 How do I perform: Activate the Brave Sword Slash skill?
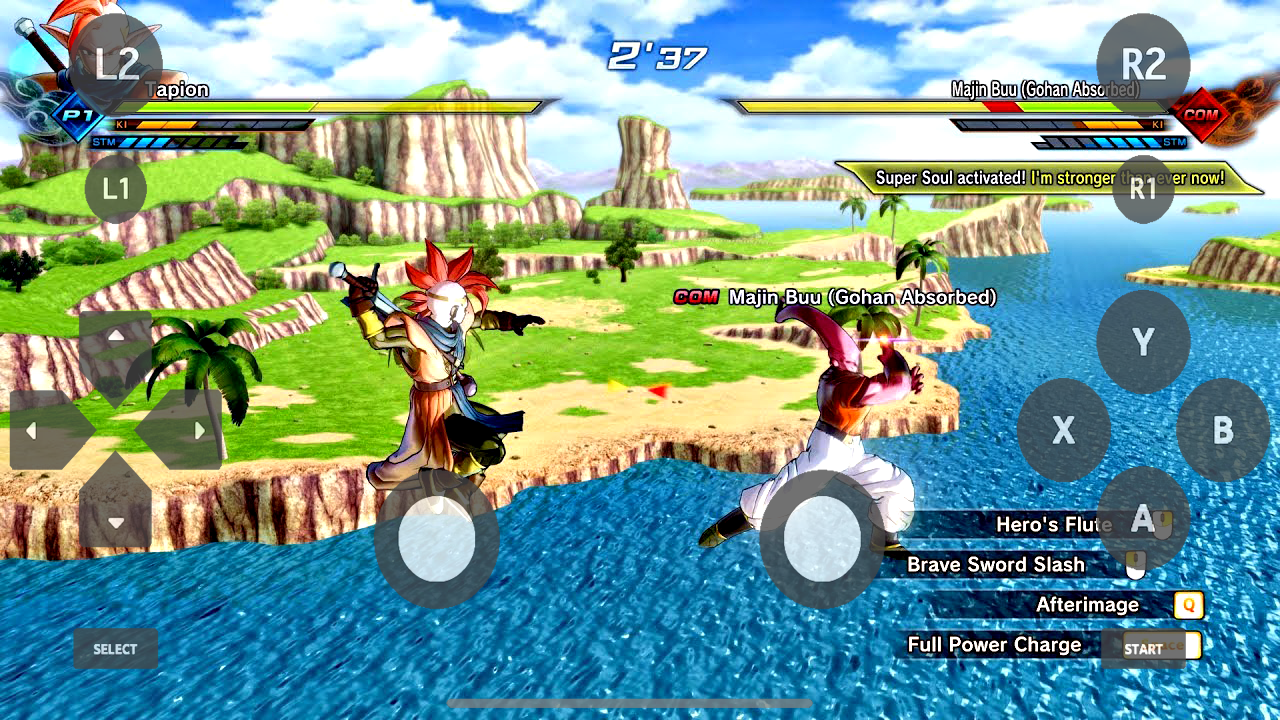(995, 565)
